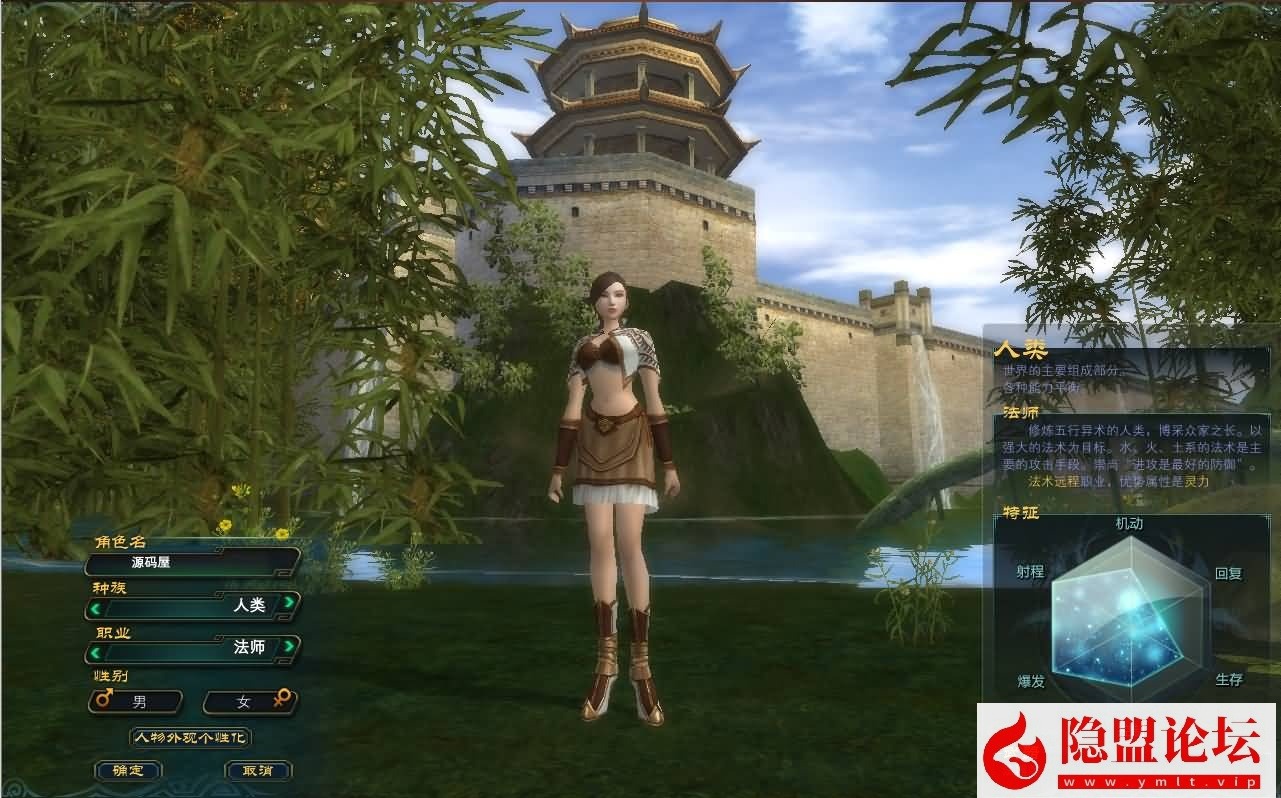The height and width of the screenshot is (798, 1281).
Task: Select the 女 female gender option
Action: point(250,701)
